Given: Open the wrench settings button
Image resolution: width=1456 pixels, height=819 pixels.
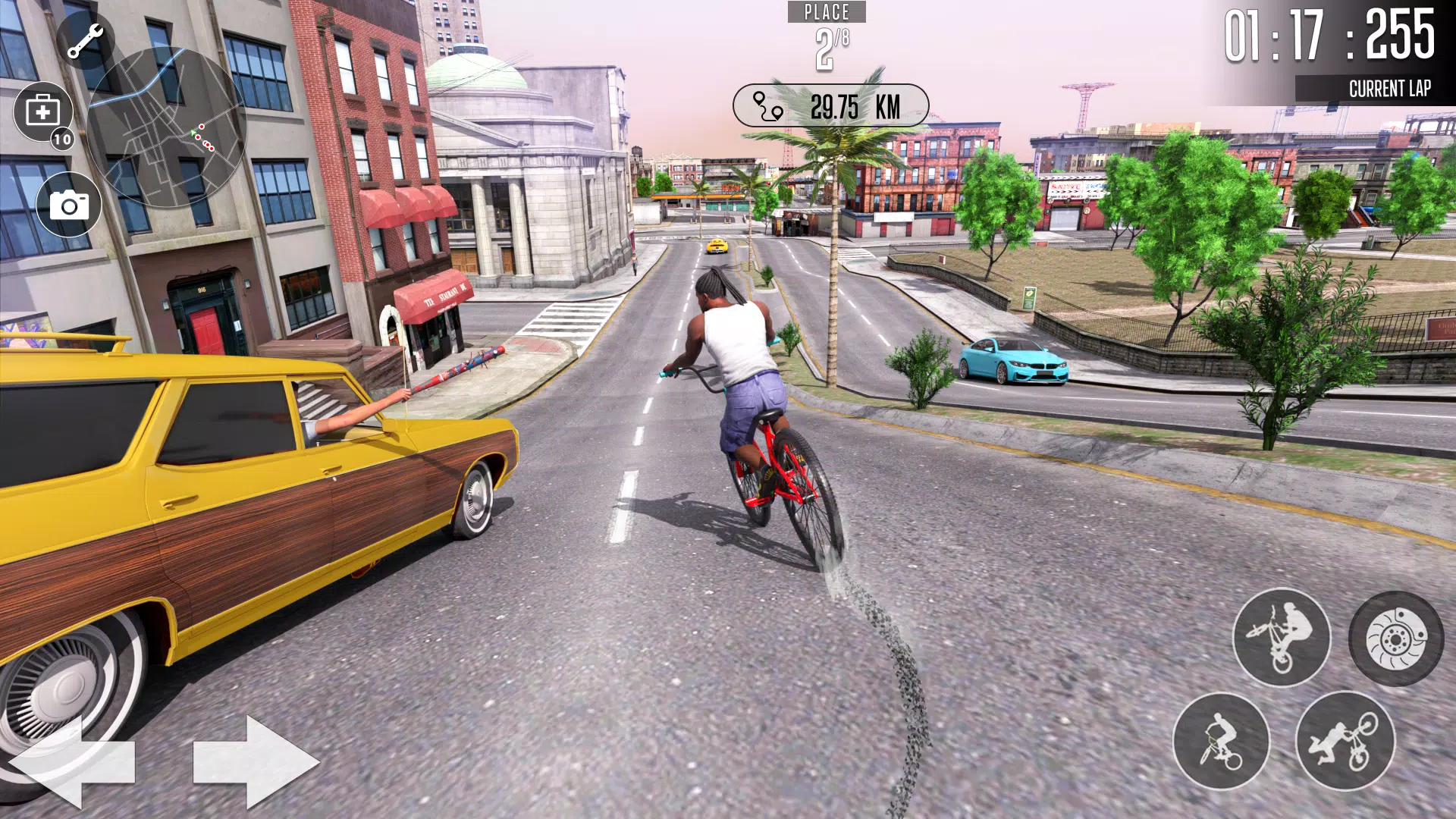Looking at the screenshot, I should 86,40.
